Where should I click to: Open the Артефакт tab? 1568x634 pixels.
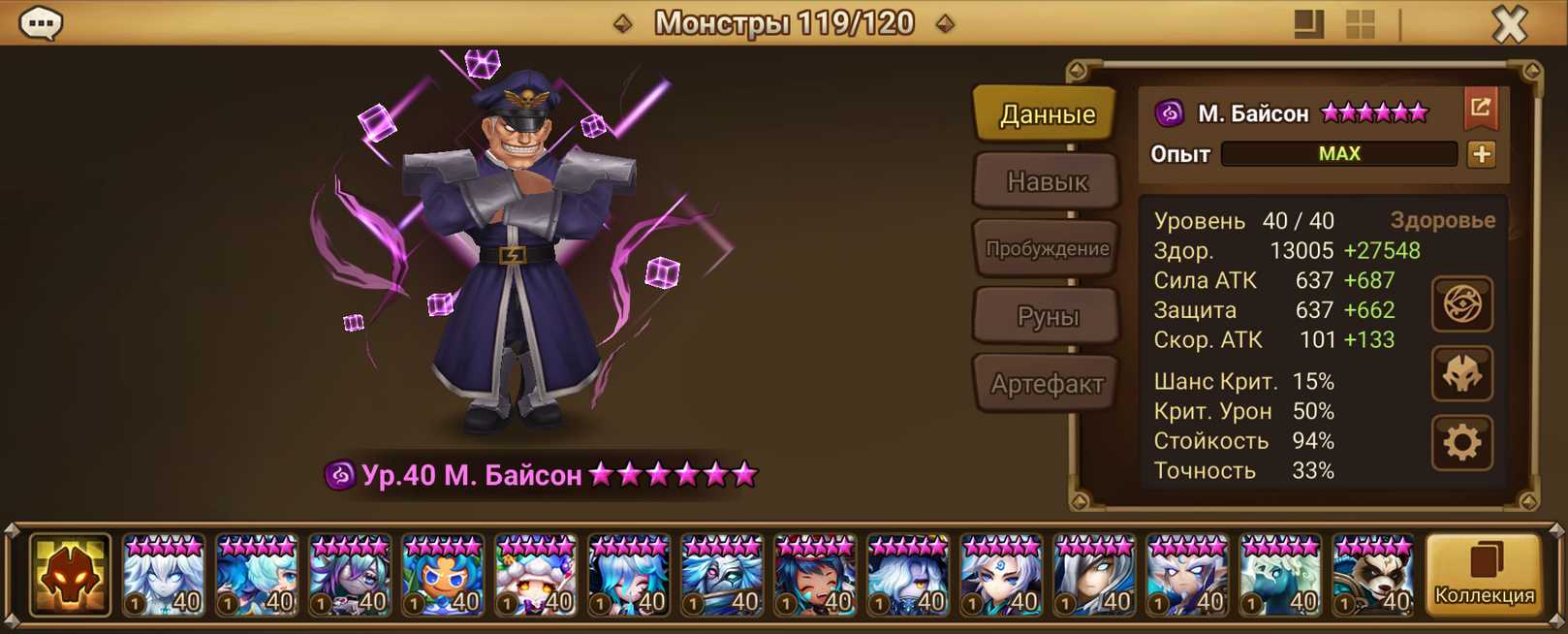point(1047,384)
